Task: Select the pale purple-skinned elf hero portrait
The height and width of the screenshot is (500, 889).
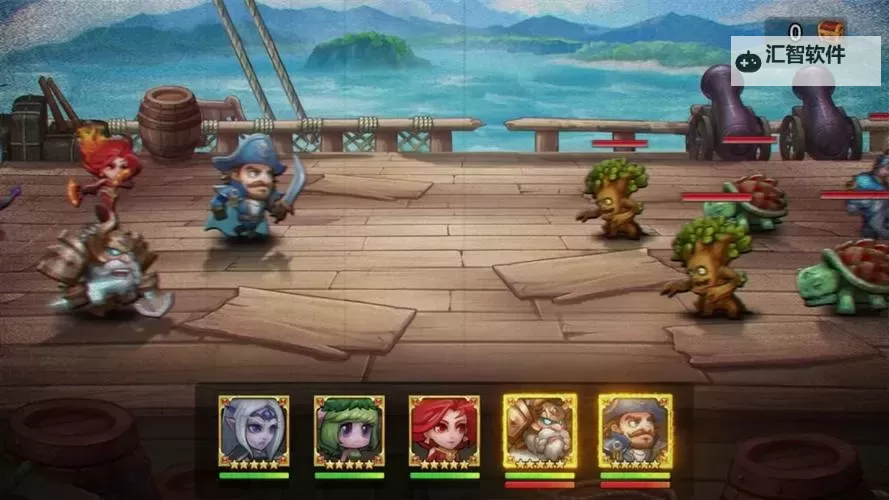Action: 254,431
